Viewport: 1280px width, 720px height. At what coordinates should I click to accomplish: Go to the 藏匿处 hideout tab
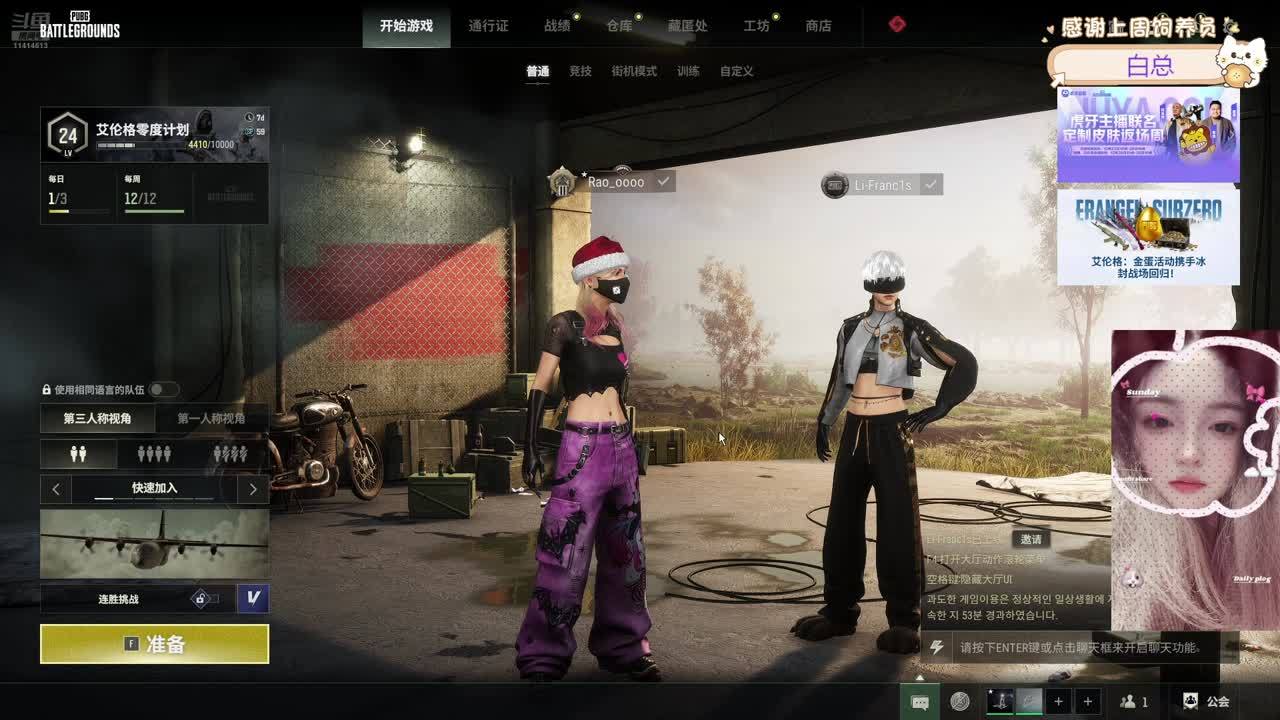click(687, 26)
